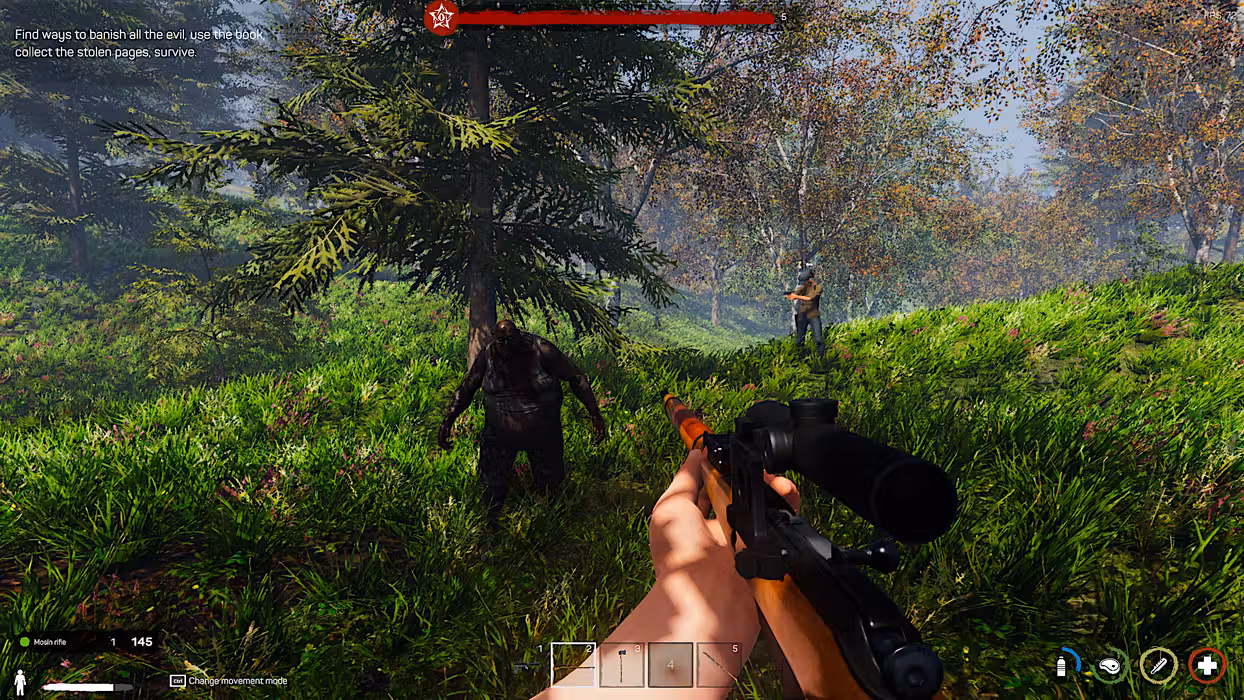
Task: Click the meat hunger icon
Action: click(x=1110, y=666)
